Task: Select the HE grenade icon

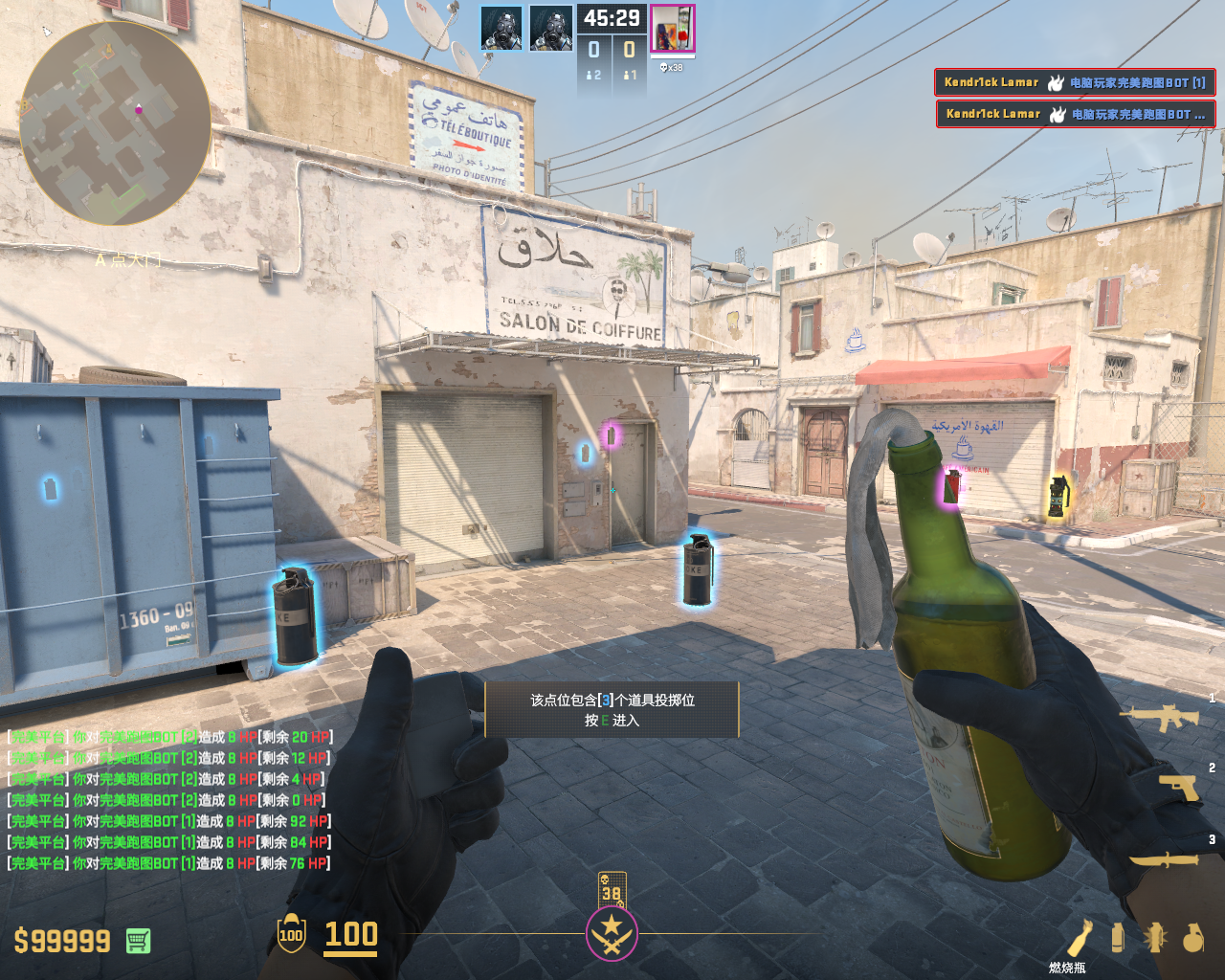Action: click(1192, 938)
